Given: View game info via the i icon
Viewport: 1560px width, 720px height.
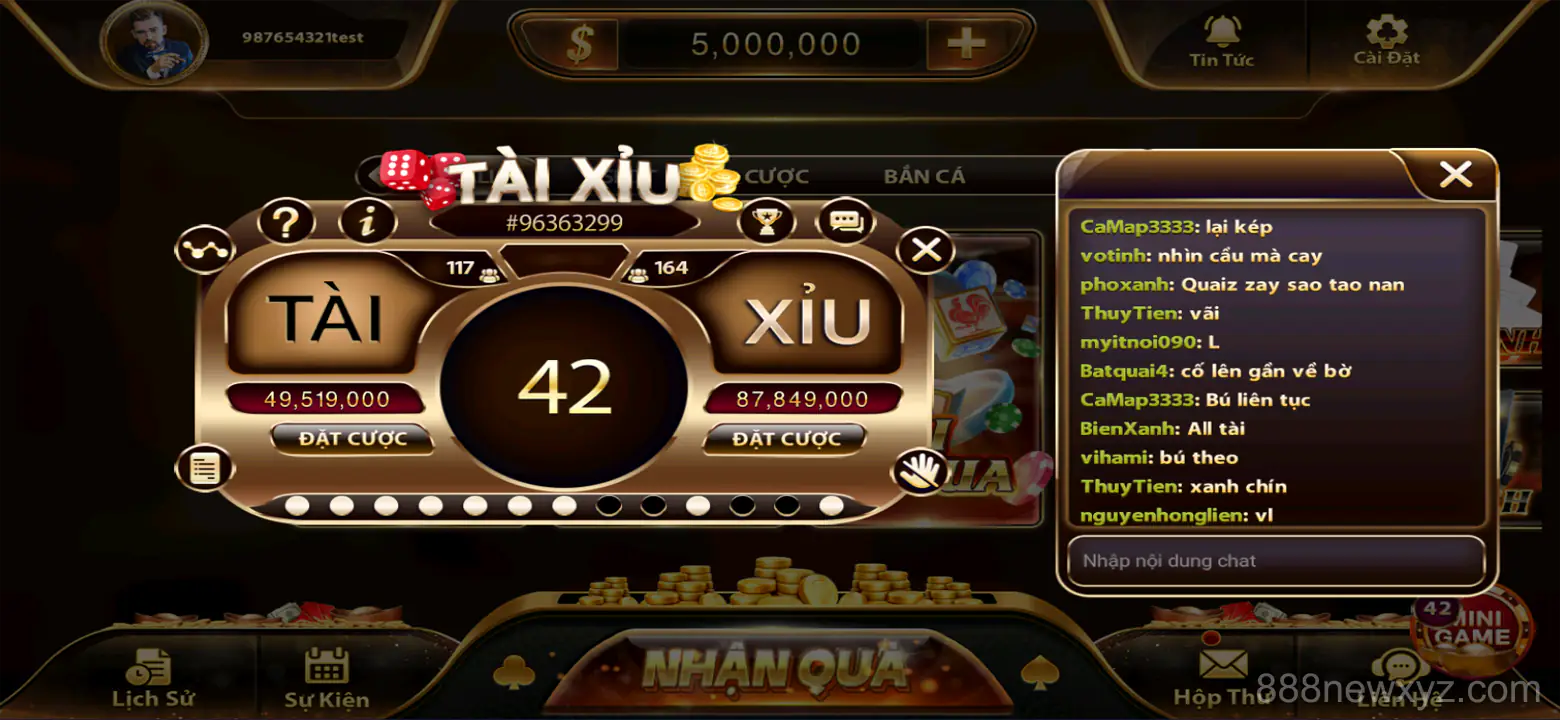Looking at the screenshot, I should [366, 220].
